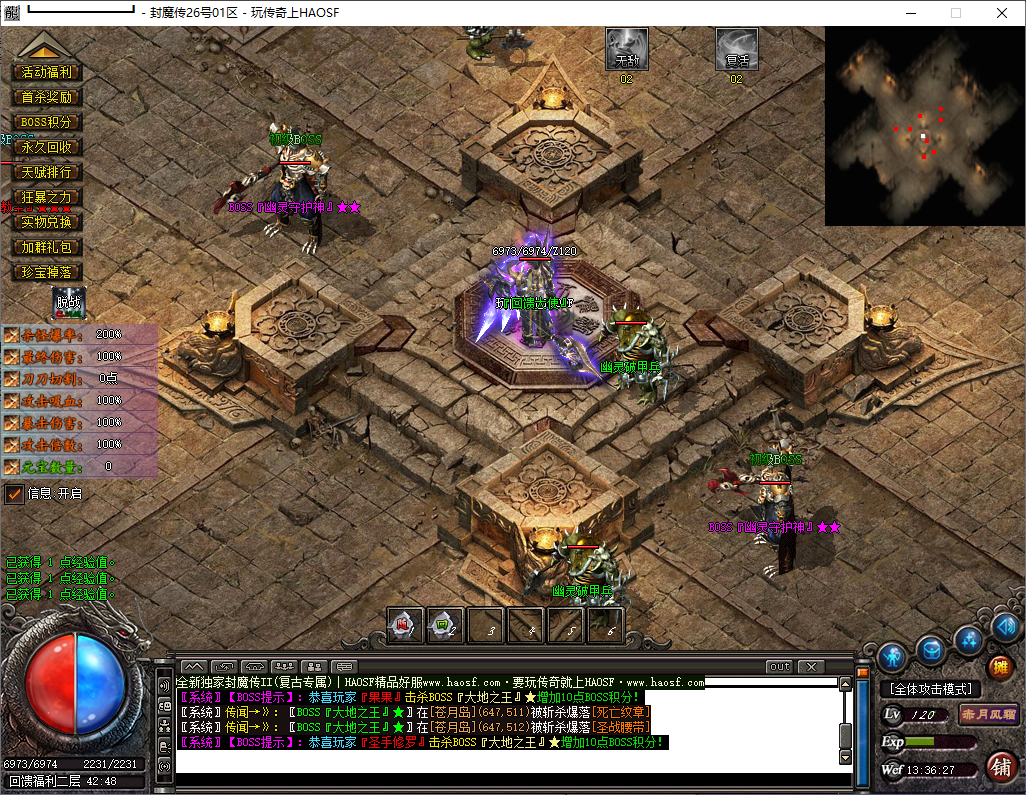The height and width of the screenshot is (795, 1026).
Task: View the 珍宝掉落 treasure drops list
Action: pos(46,272)
